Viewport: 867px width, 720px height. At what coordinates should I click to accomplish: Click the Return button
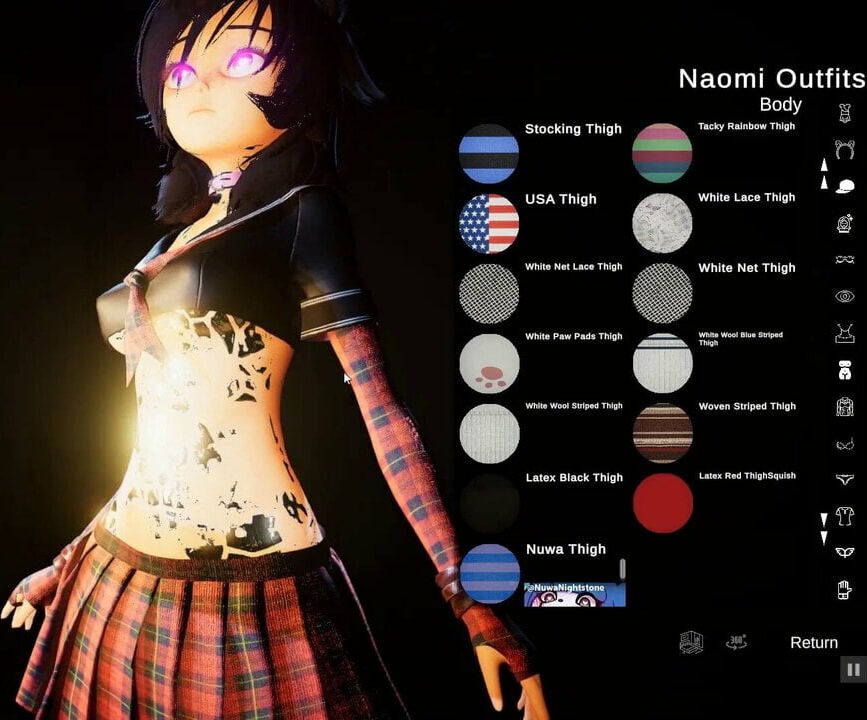point(813,643)
